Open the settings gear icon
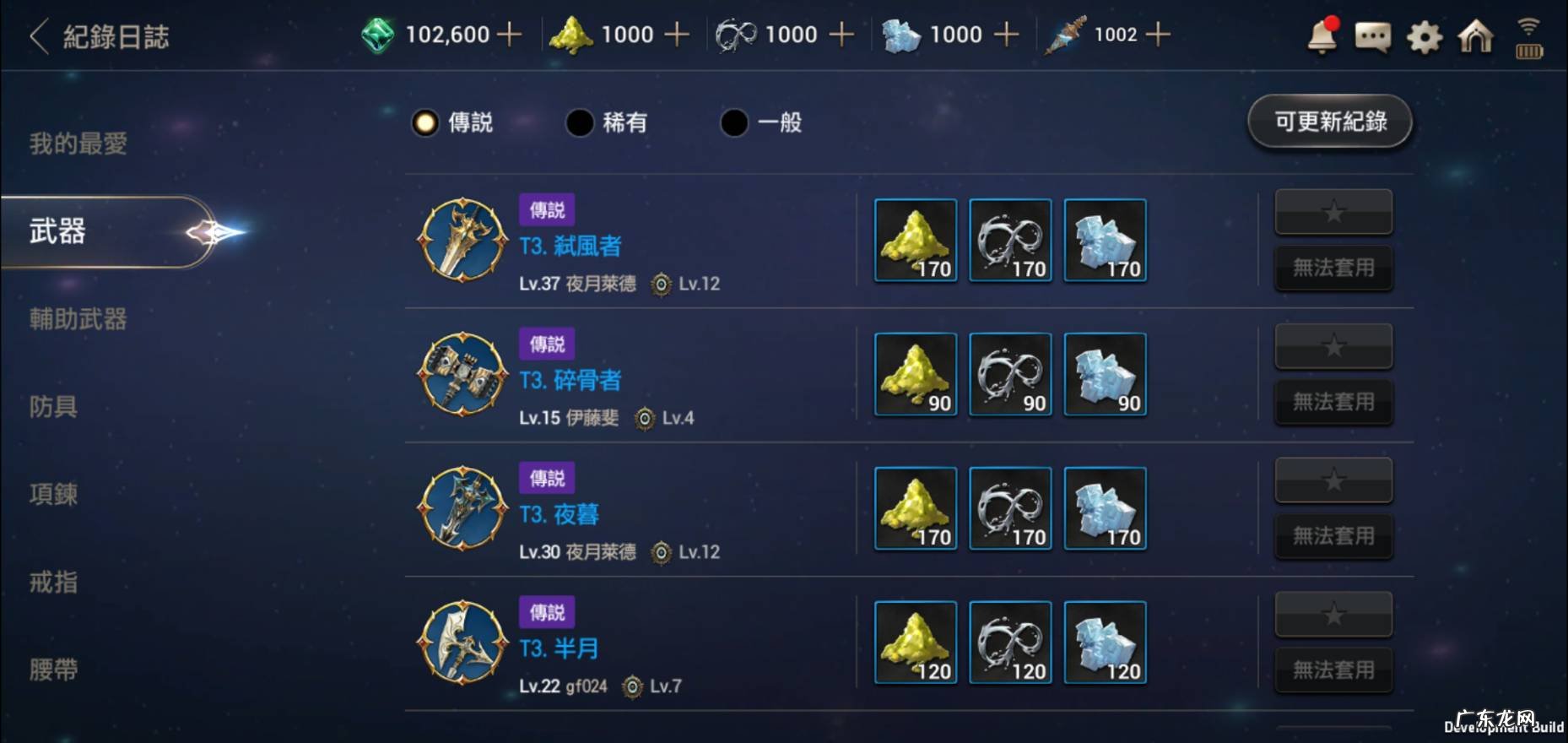The width and height of the screenshot is (1568, 743). click(x=1424, y=38)
